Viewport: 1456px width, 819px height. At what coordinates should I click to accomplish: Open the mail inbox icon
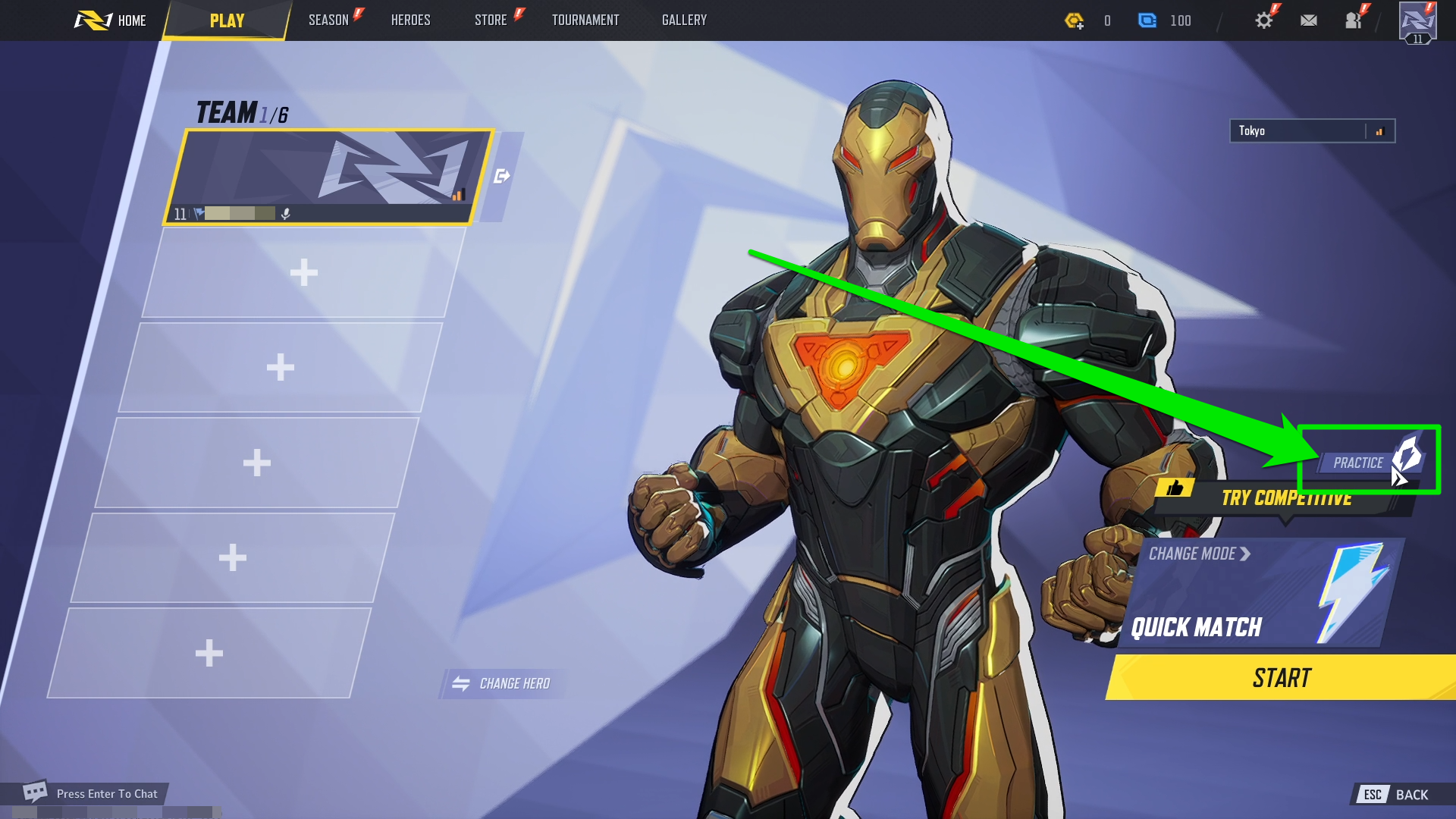tap(1308, 20)
